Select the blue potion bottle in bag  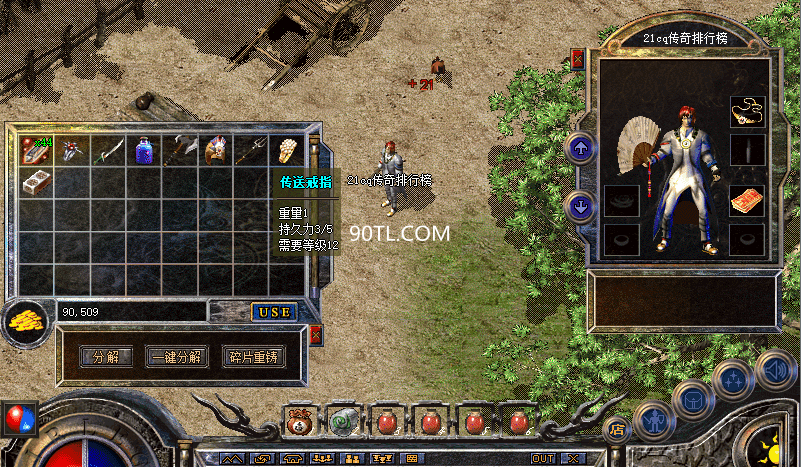[x=144, y=150]
